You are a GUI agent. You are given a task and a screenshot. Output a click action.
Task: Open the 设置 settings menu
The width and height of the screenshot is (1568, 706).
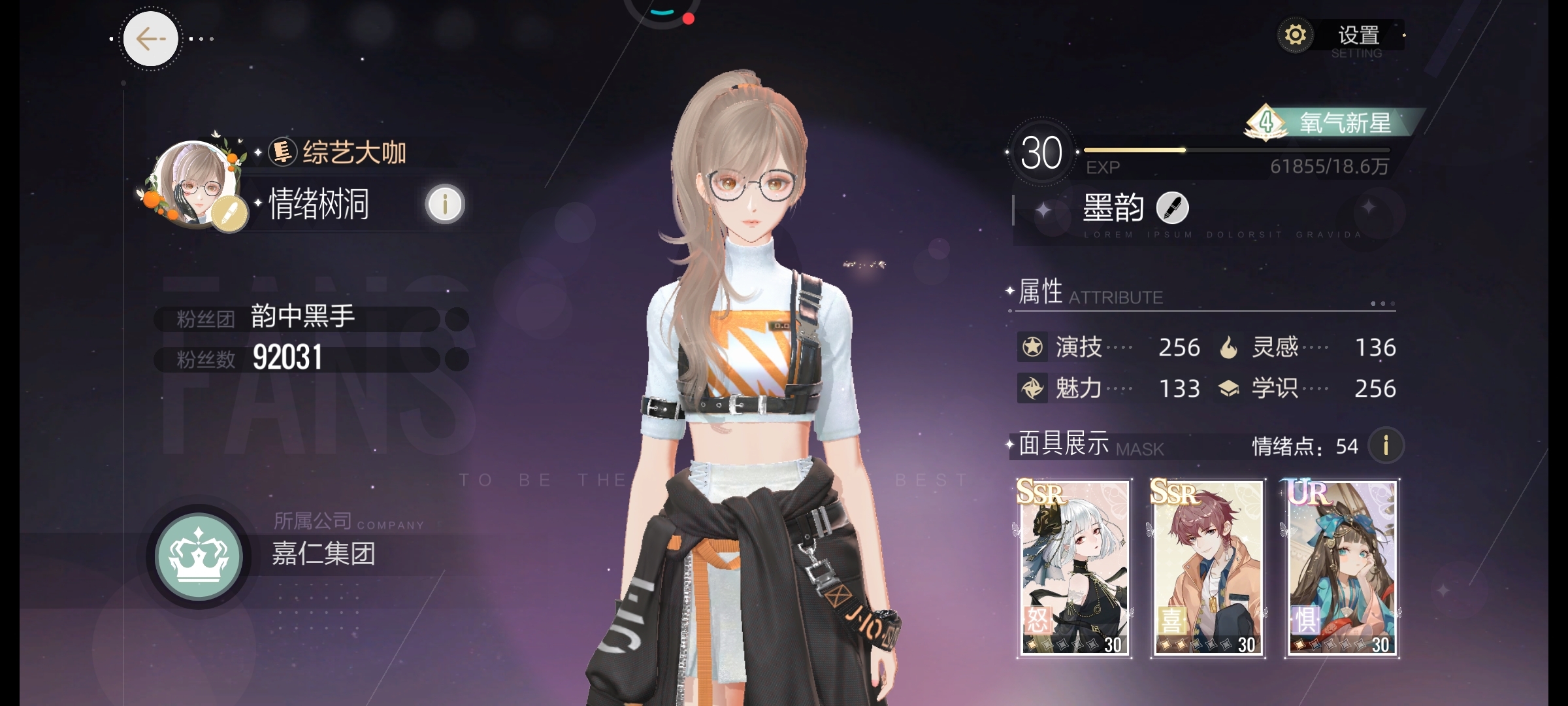1341,36
